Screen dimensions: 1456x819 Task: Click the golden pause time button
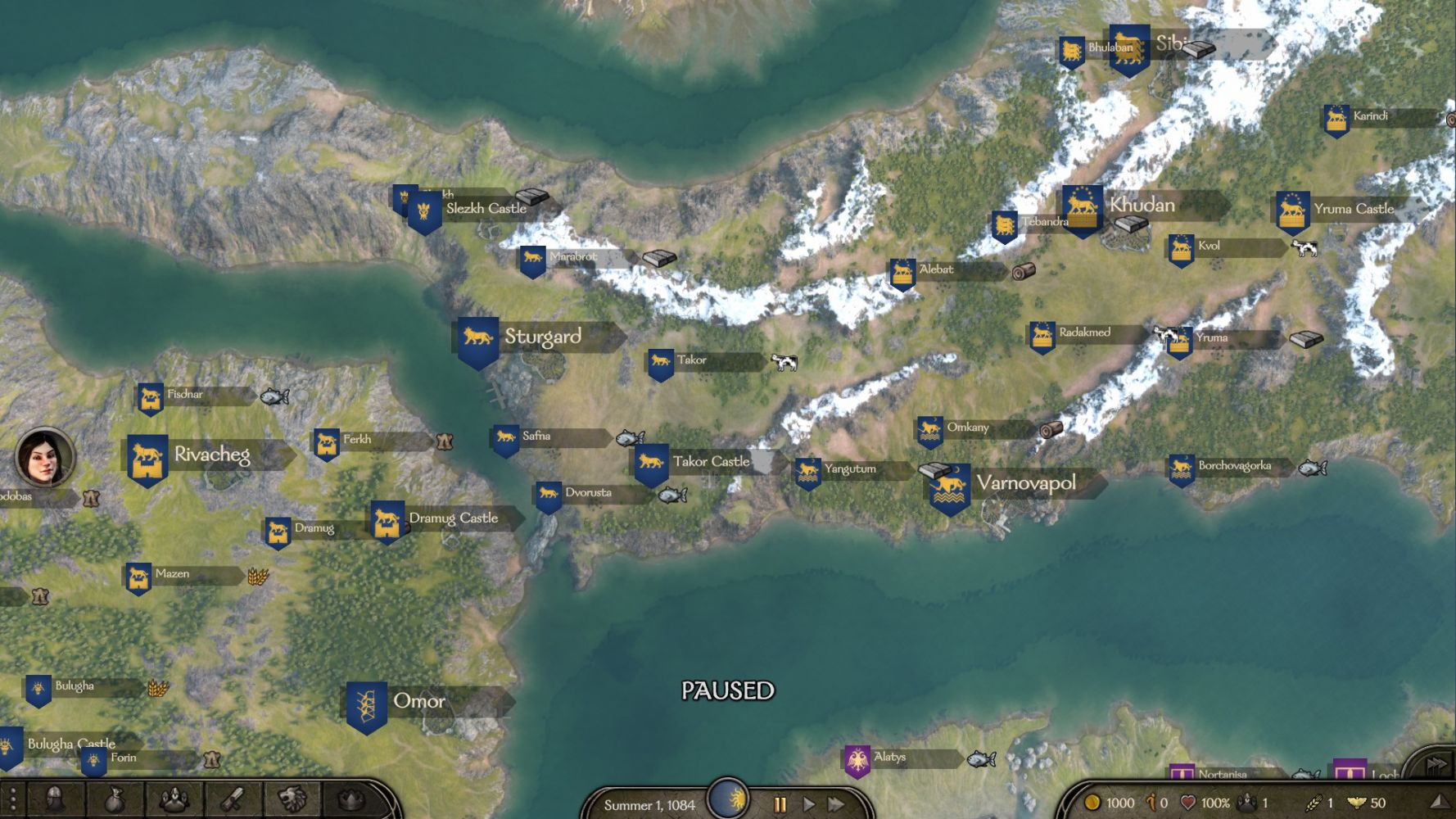[x=780, y=804]
